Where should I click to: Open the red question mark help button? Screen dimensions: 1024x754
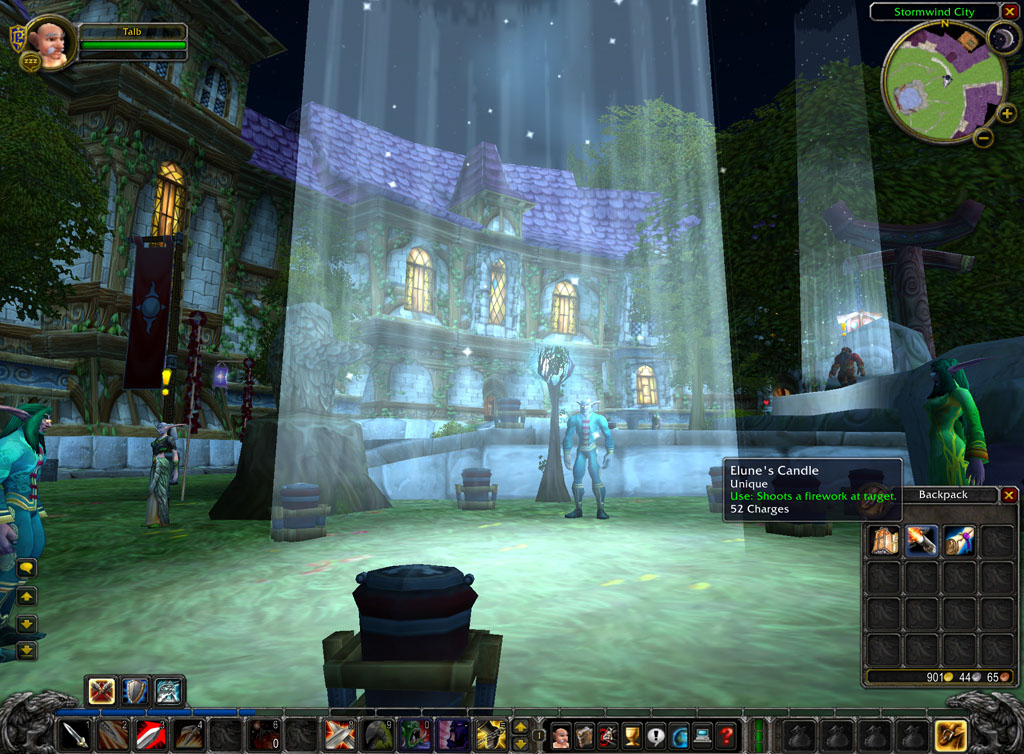pos(727,737)
